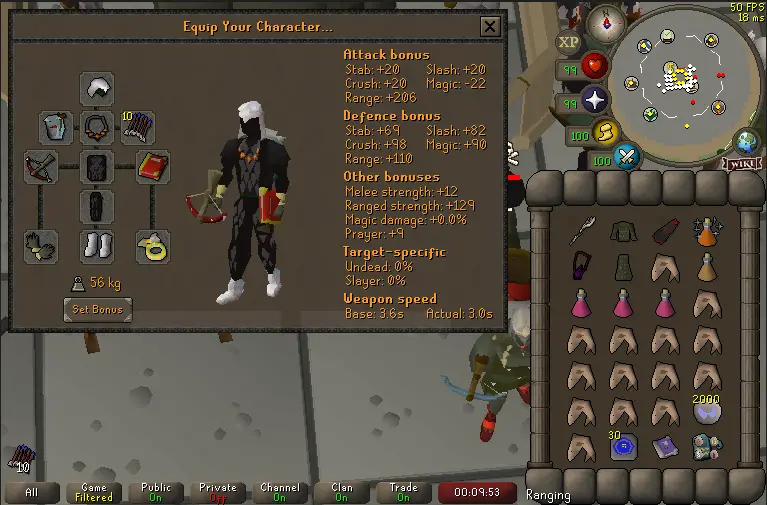
Task: Click the stack of 2000 runes
Action: (707, 410)
